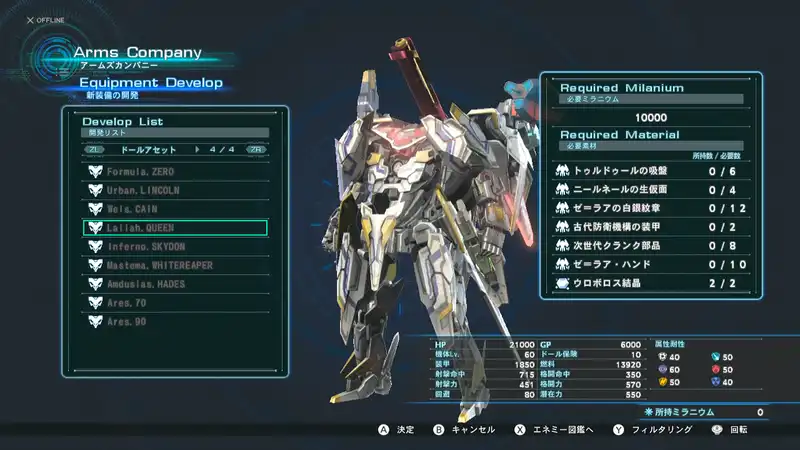Select Wels.CAIN from the list
The image size is (800, 450).
point(175,209)
